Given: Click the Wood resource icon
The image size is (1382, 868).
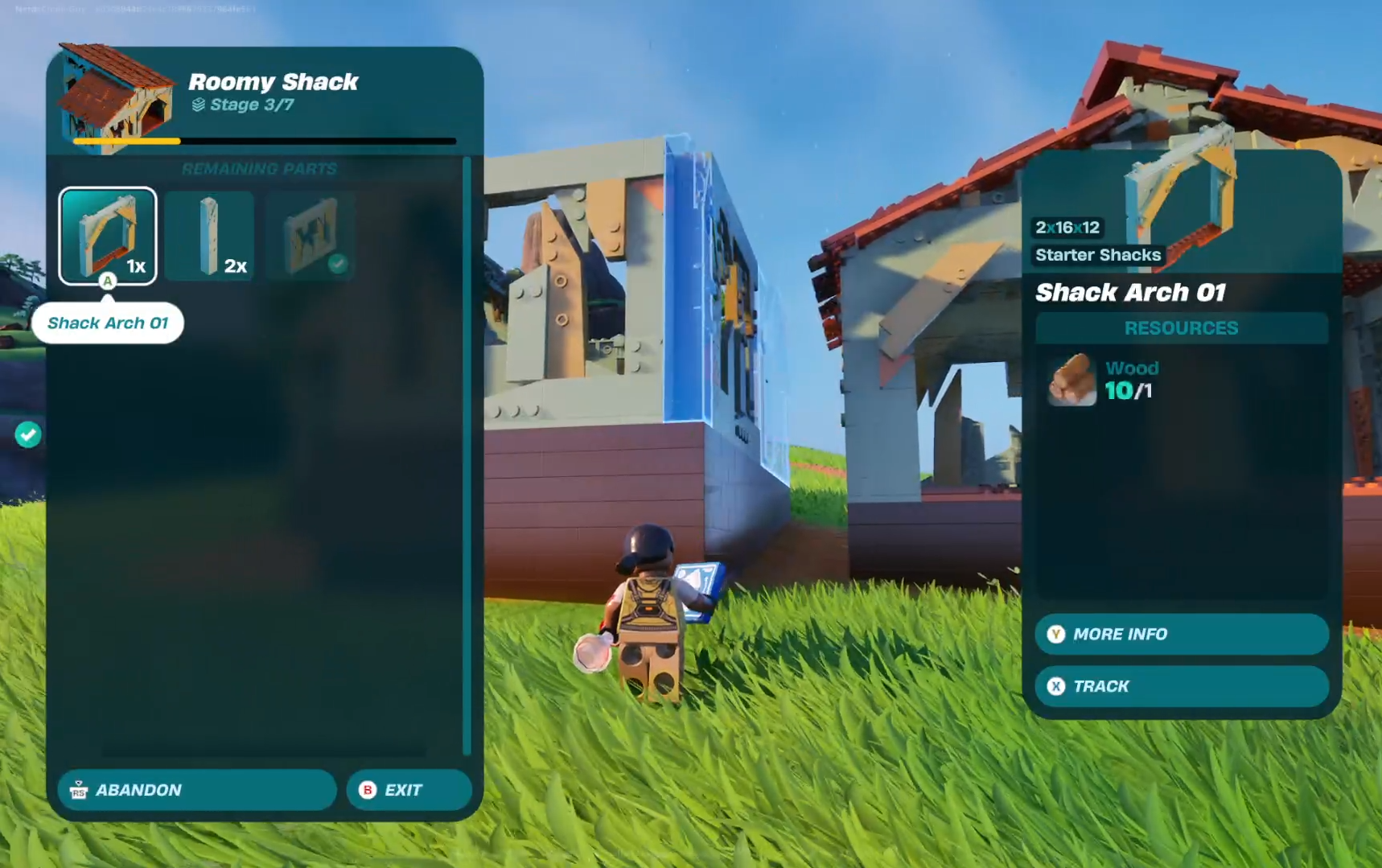Looking at the screenshot, I should (1071, 381).
